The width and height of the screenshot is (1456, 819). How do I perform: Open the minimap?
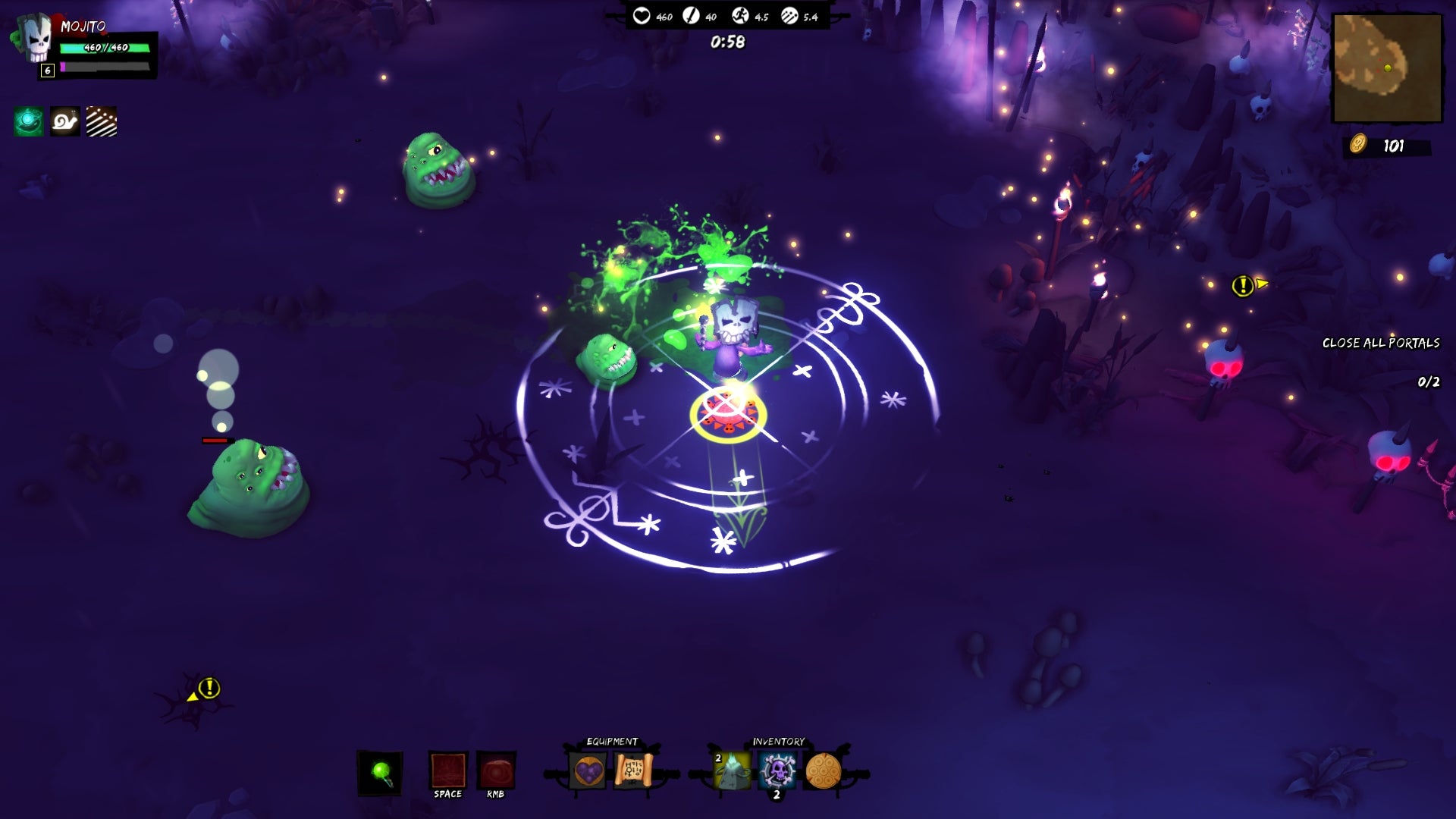click(1387, 68)
